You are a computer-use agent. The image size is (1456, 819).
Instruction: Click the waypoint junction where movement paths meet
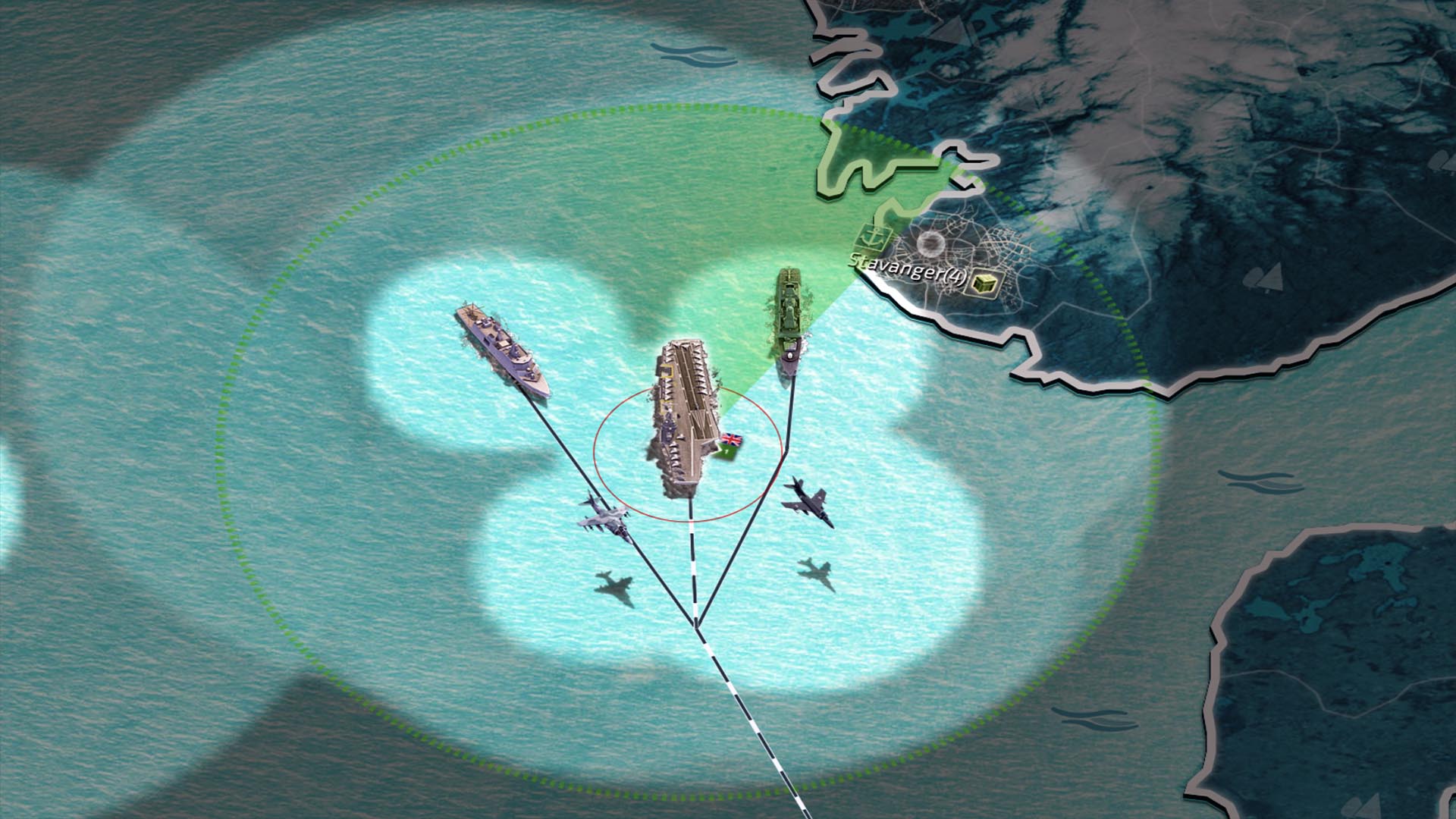(x=695, y=626)
